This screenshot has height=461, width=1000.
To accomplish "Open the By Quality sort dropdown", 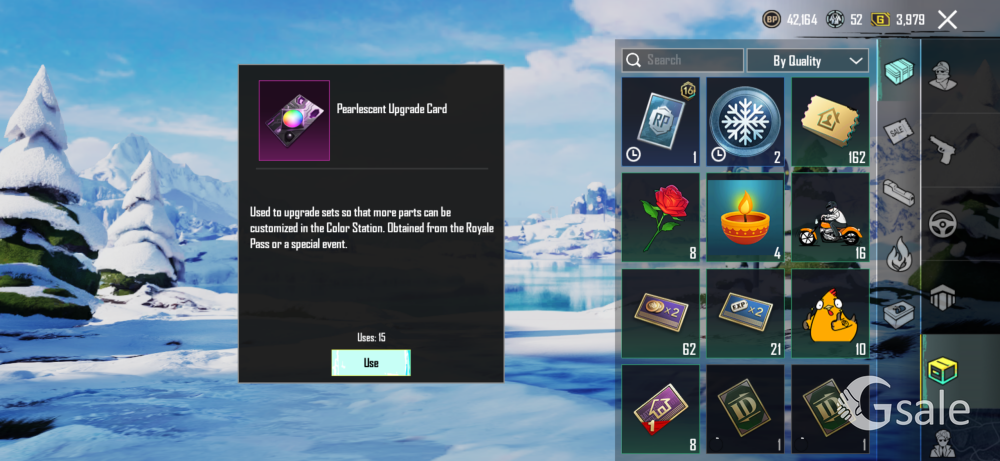I will [x=807, y=60].
